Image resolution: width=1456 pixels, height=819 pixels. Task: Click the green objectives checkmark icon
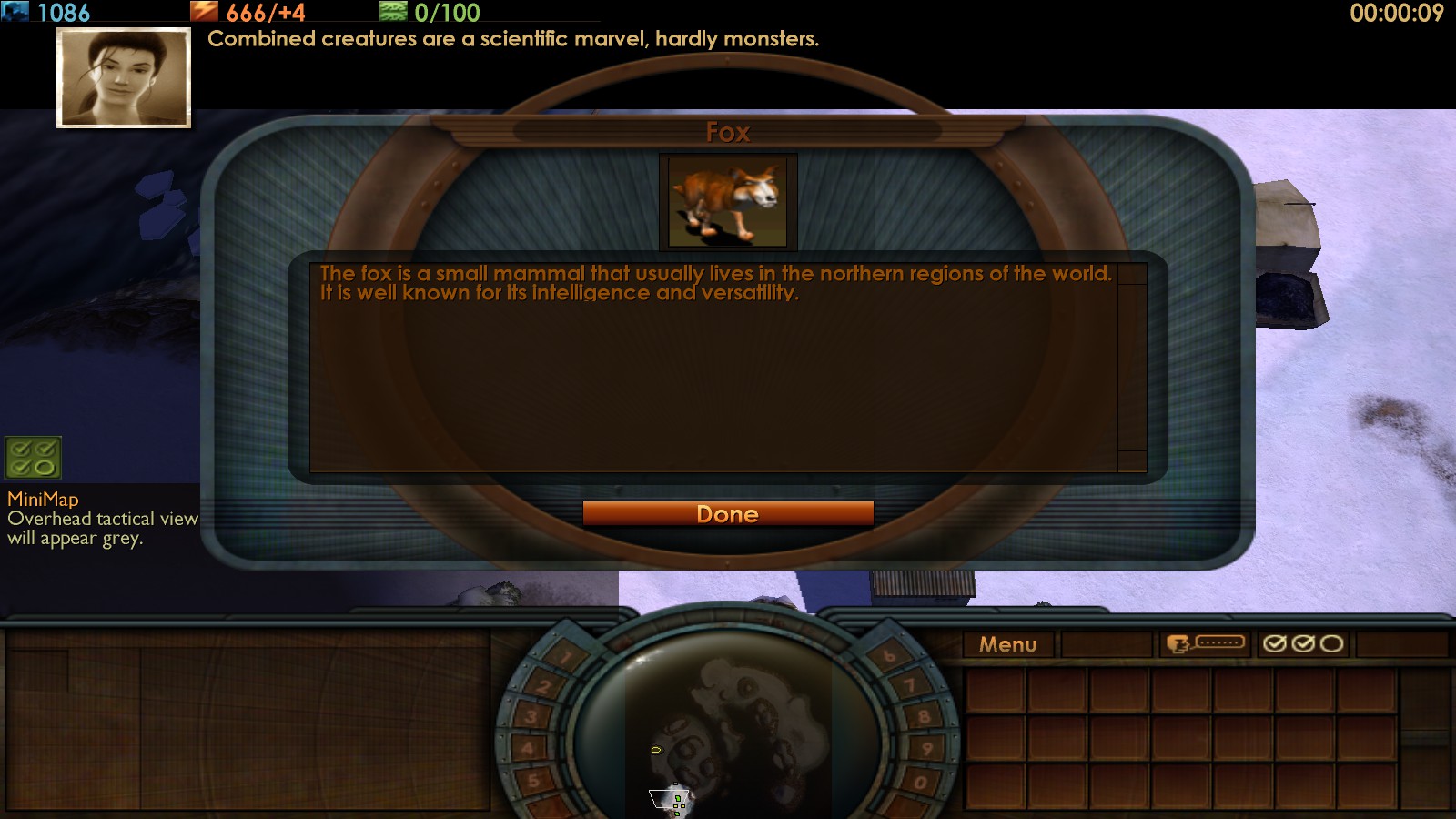pos(33,458)
